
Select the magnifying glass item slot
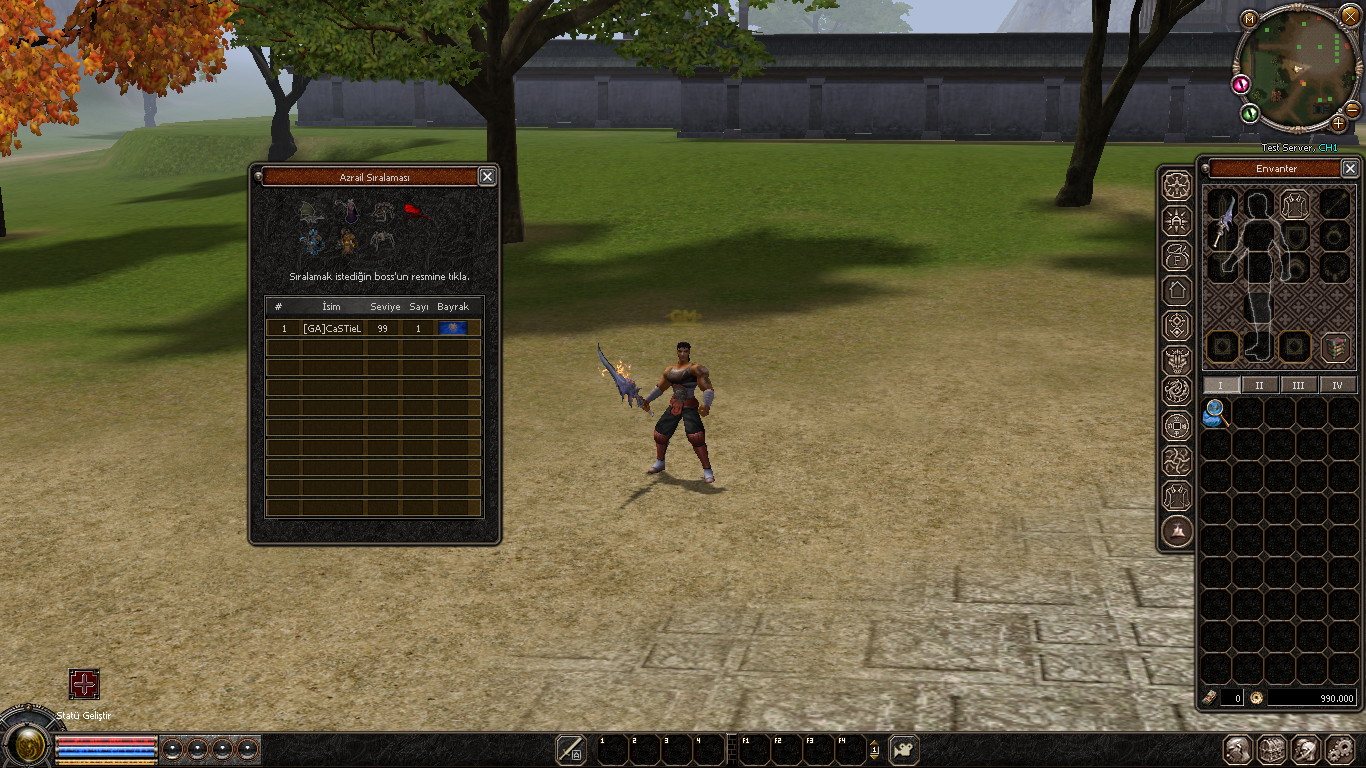[1216, 412]
